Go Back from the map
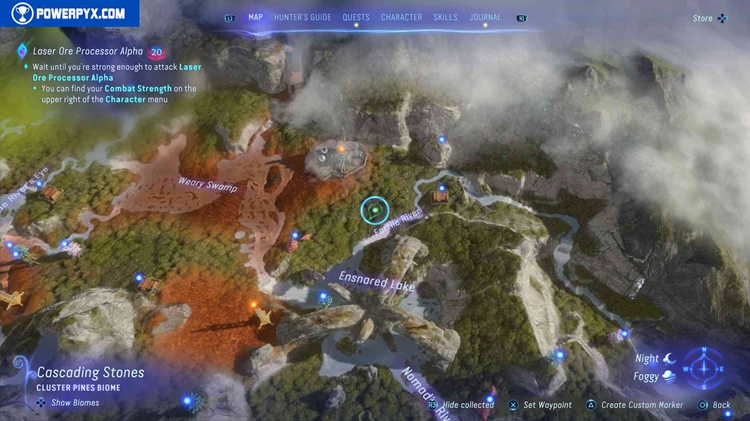 [x=720, y=405]
